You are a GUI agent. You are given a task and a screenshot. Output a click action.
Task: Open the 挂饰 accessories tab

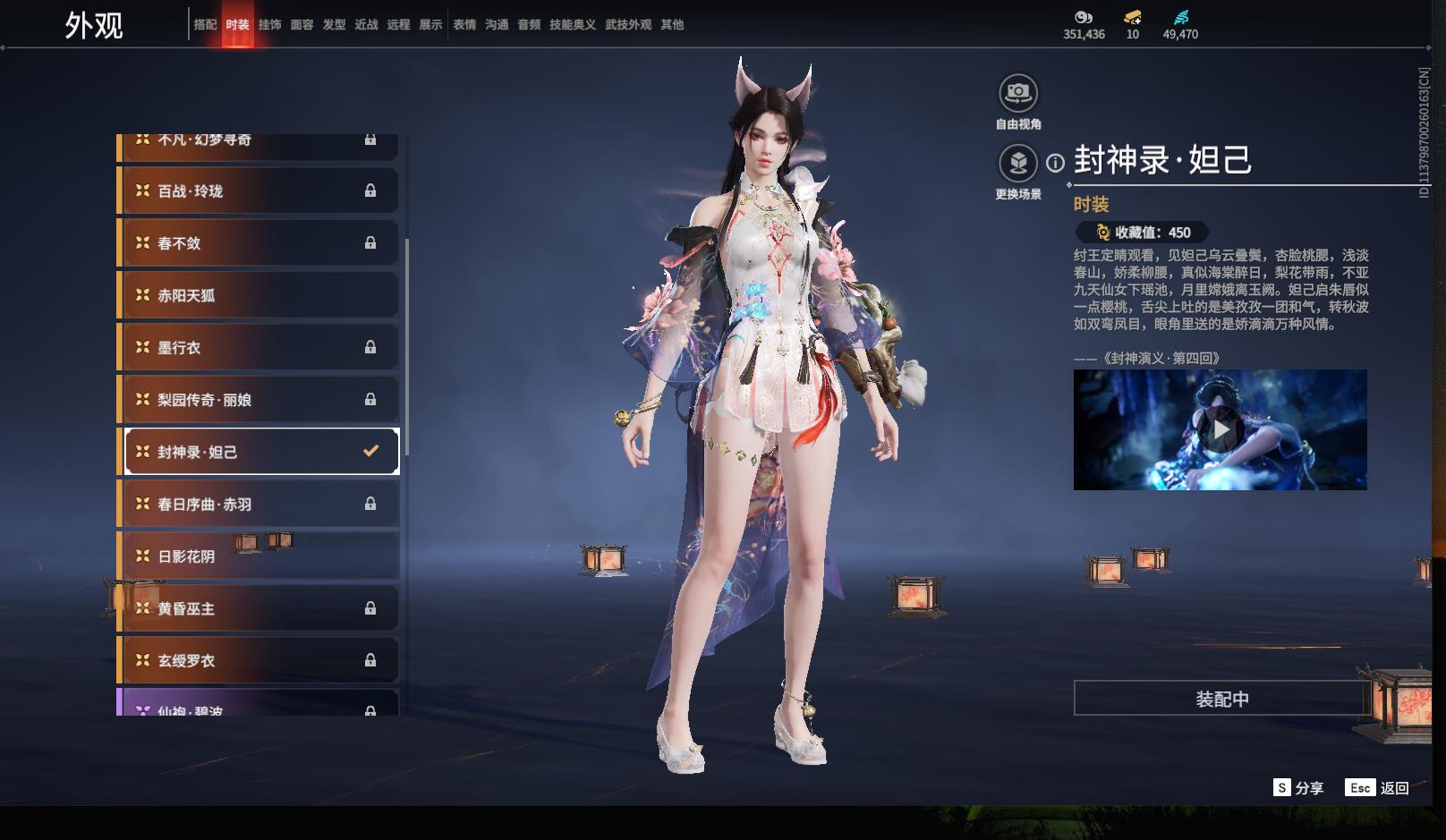pos(269,25)
